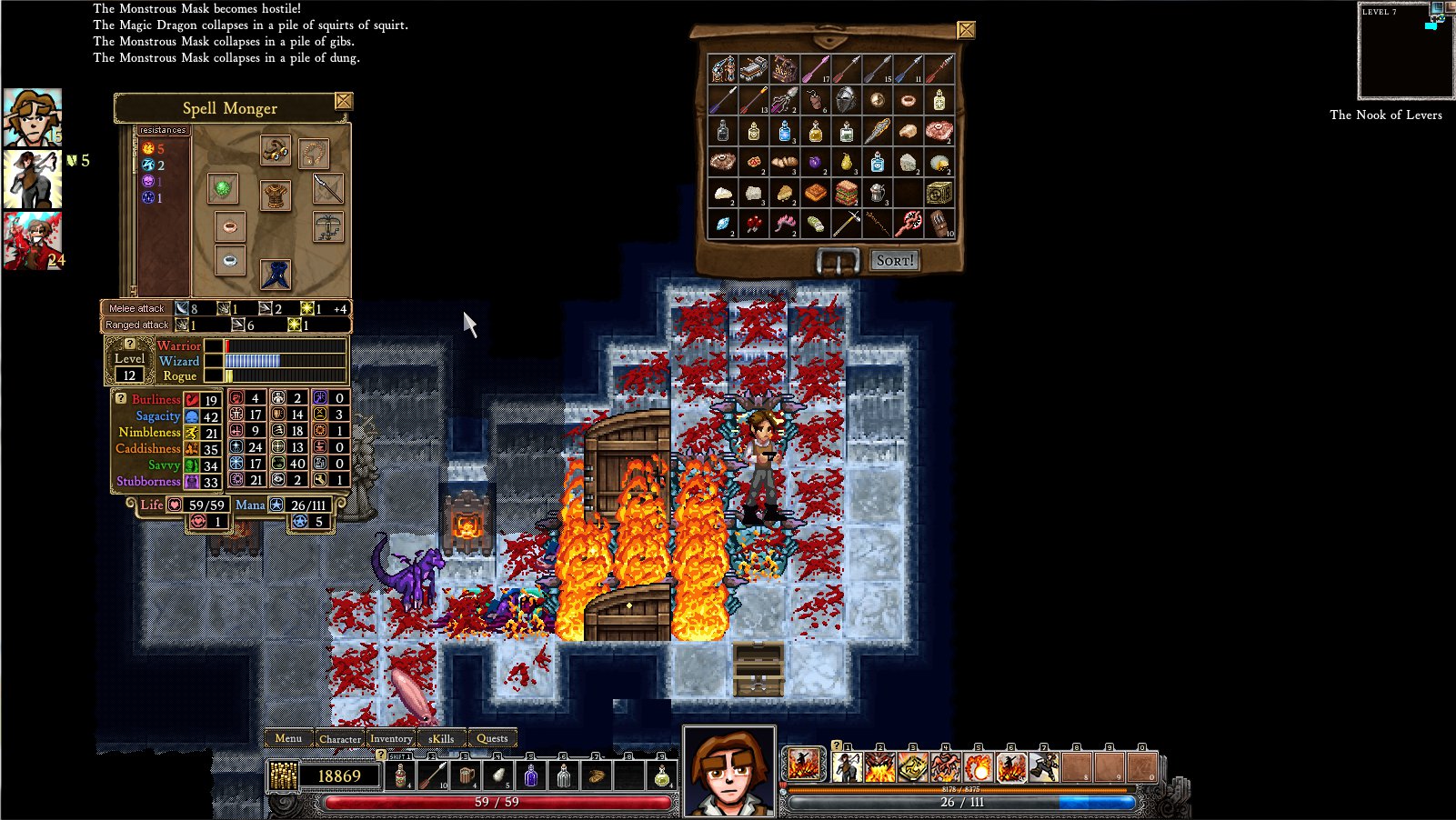Pick the sandwich item in the bag
Viewport: 1456px width, 820px height.
point(846,193)
